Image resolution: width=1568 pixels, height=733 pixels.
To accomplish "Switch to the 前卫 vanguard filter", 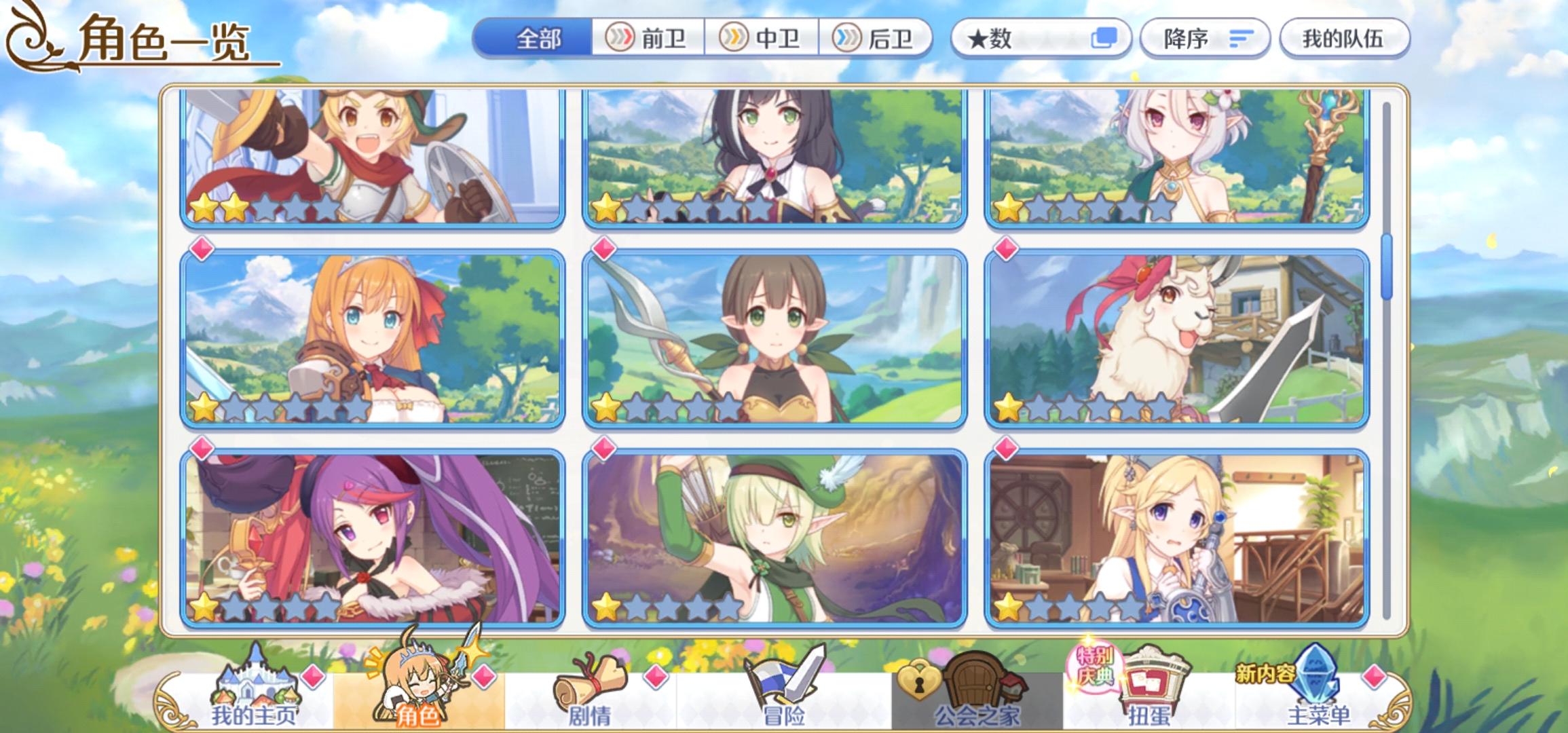I will point(652,39).
